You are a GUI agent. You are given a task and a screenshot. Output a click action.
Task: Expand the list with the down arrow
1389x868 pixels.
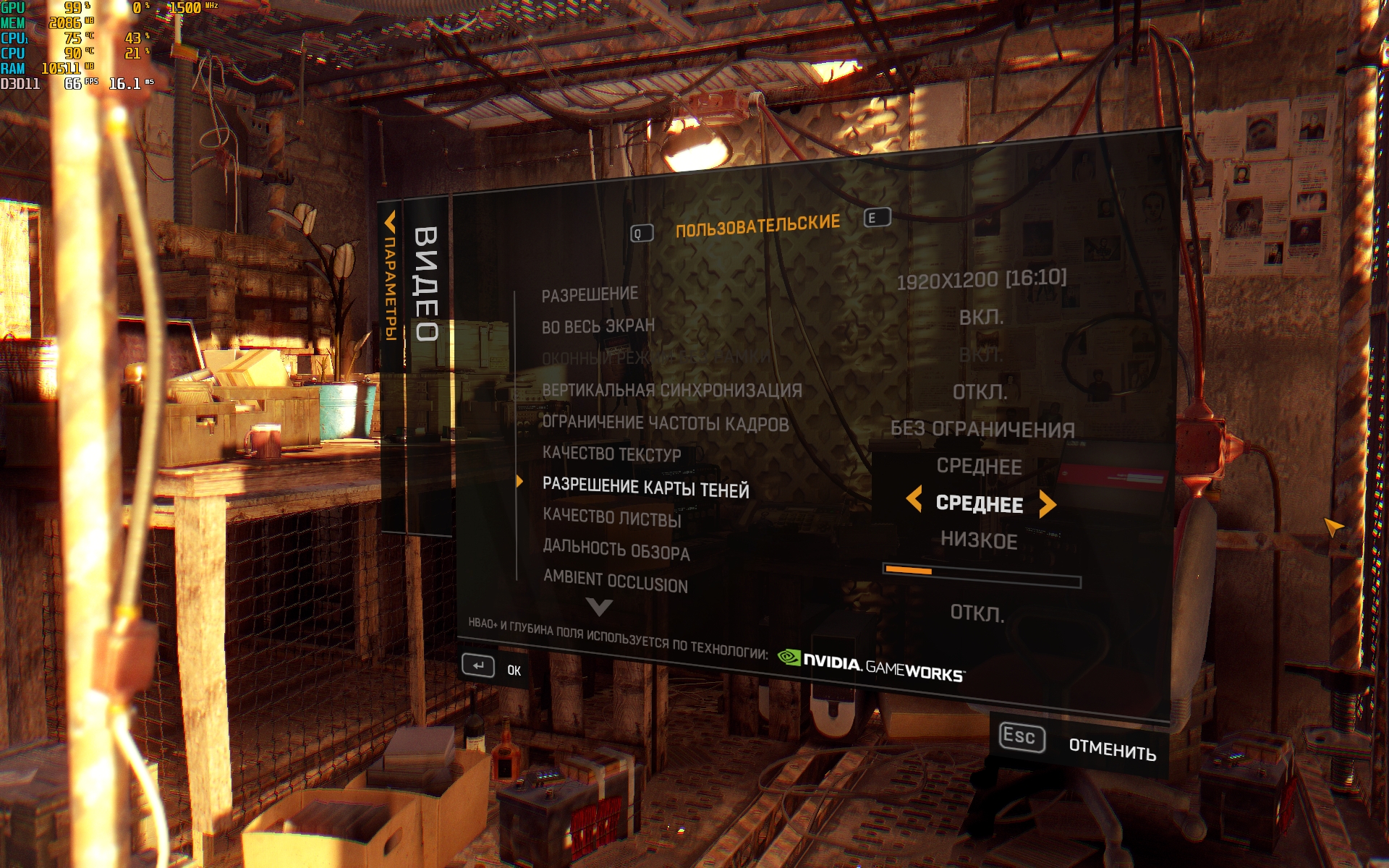(x=599, y=608)
